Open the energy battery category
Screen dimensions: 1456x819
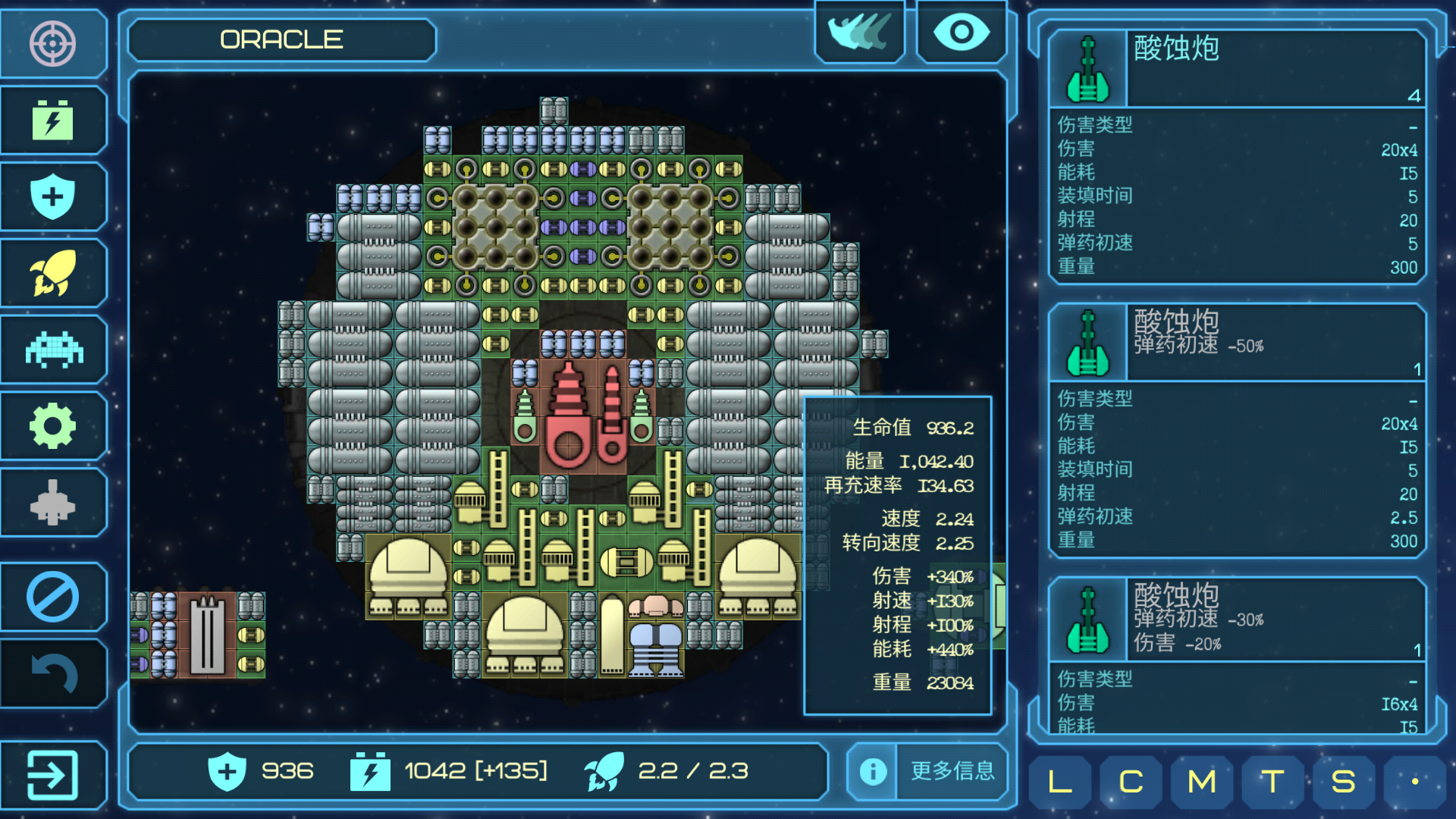point(52,121)
